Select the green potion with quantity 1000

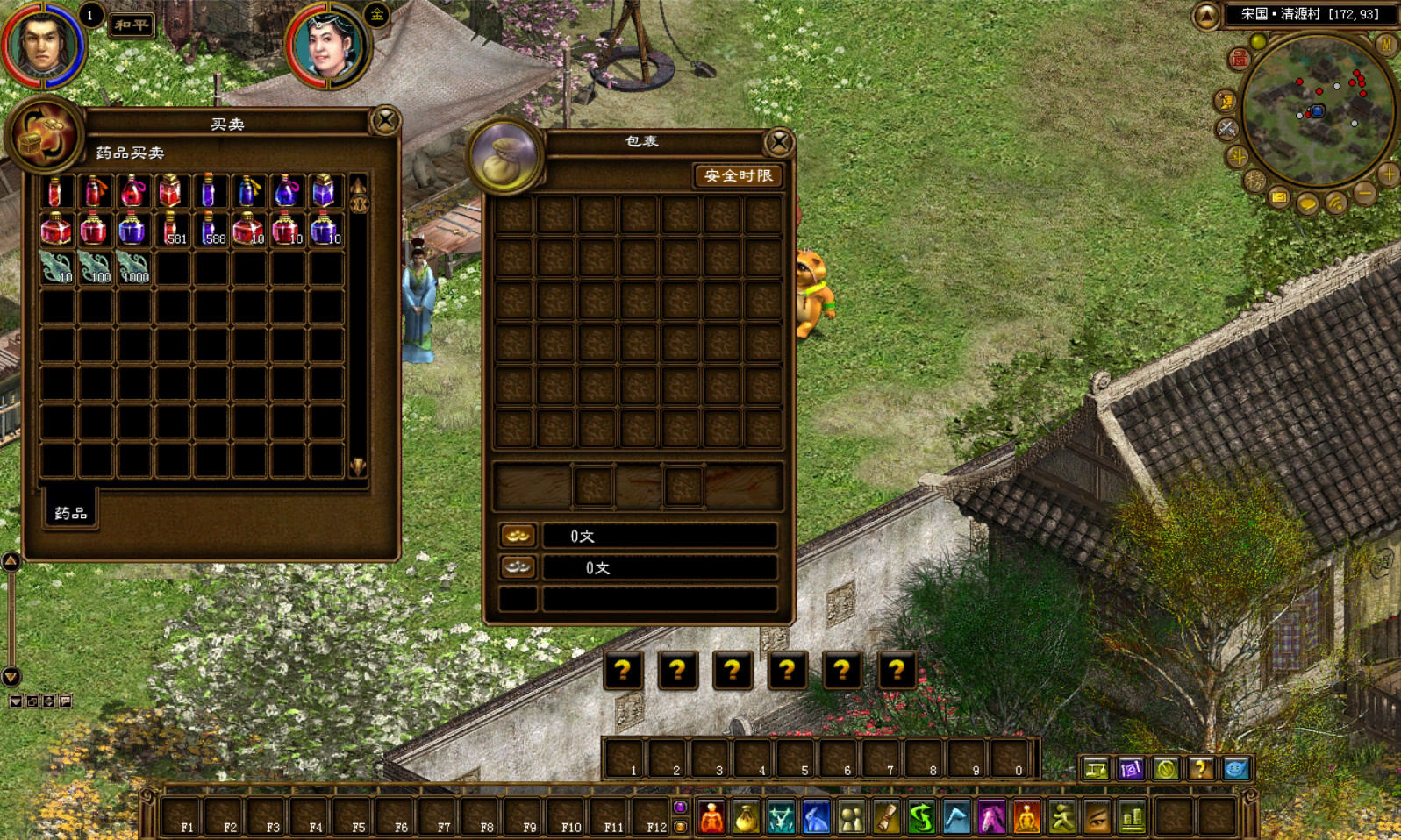click(x=133, y=267)
